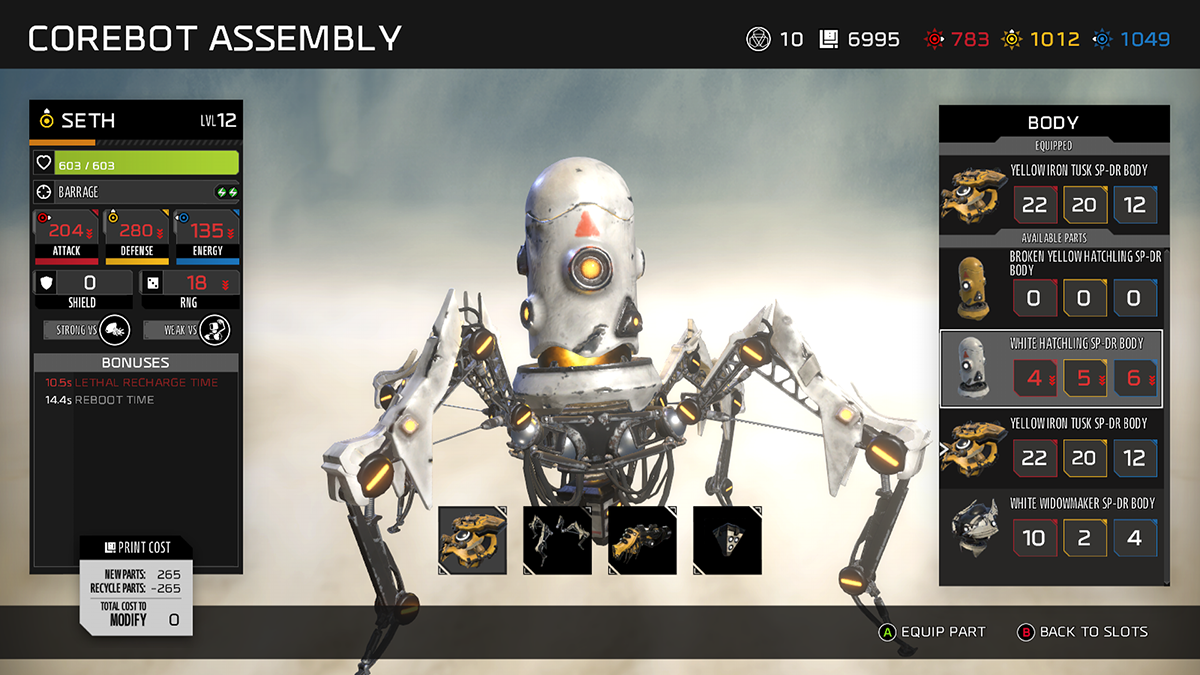Viewport: 1200px width, 675px height.
Task: Show the Weak Vs enemy type icon
Action: point(213,330)
